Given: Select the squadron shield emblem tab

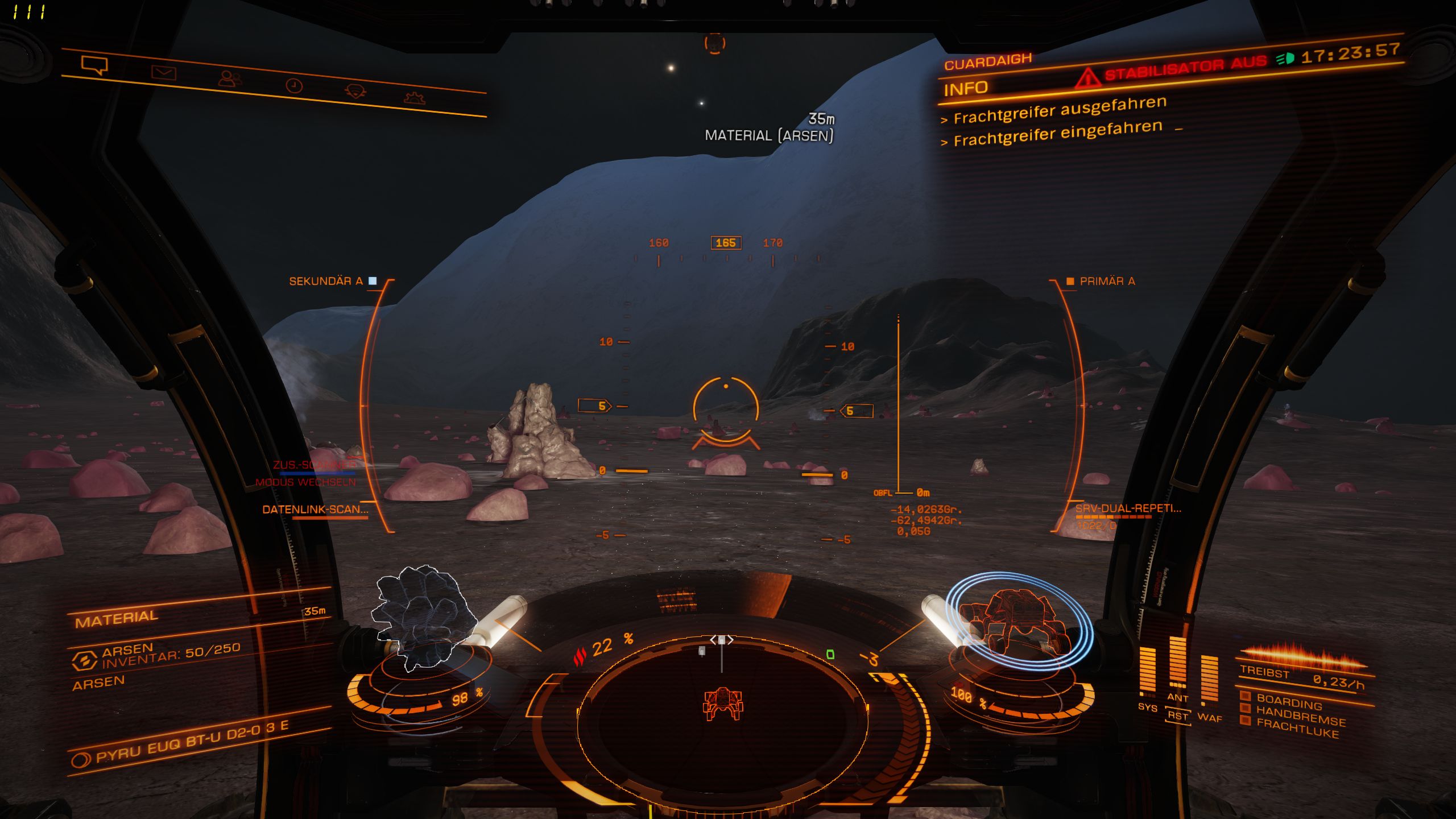Looking at the screenshot, I should coord(355,91).
